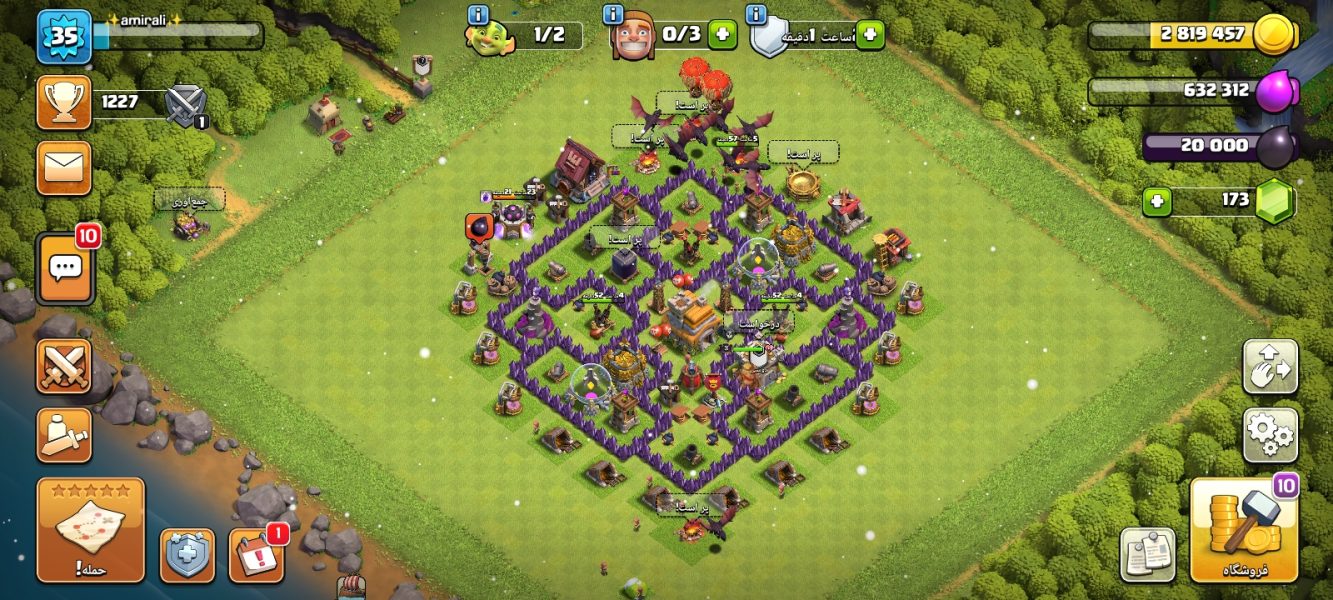
Task: Open the blue shield plus button near Attack
Action: (187, 555)
